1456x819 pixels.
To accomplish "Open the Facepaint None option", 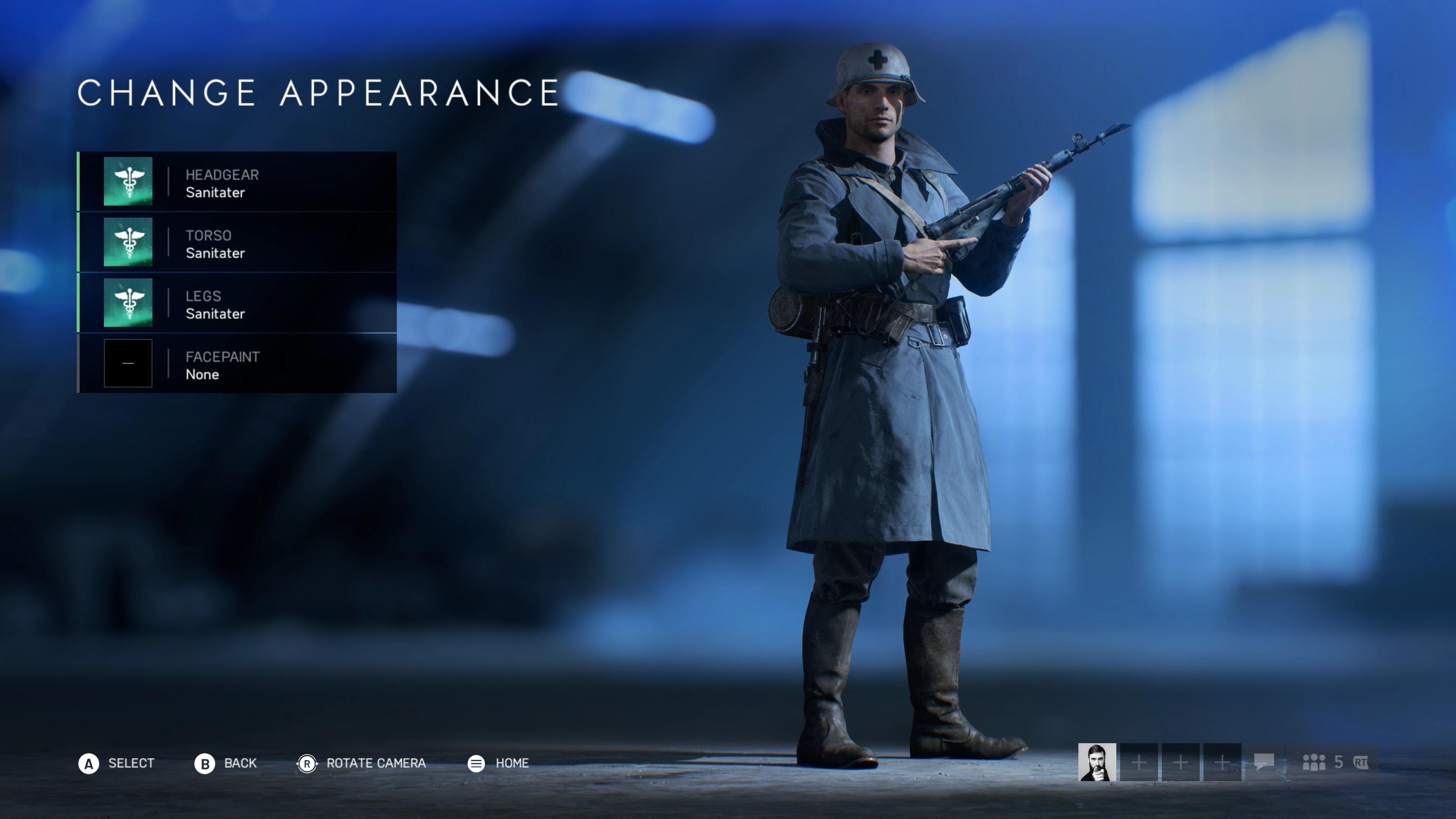I will point(238,364).
